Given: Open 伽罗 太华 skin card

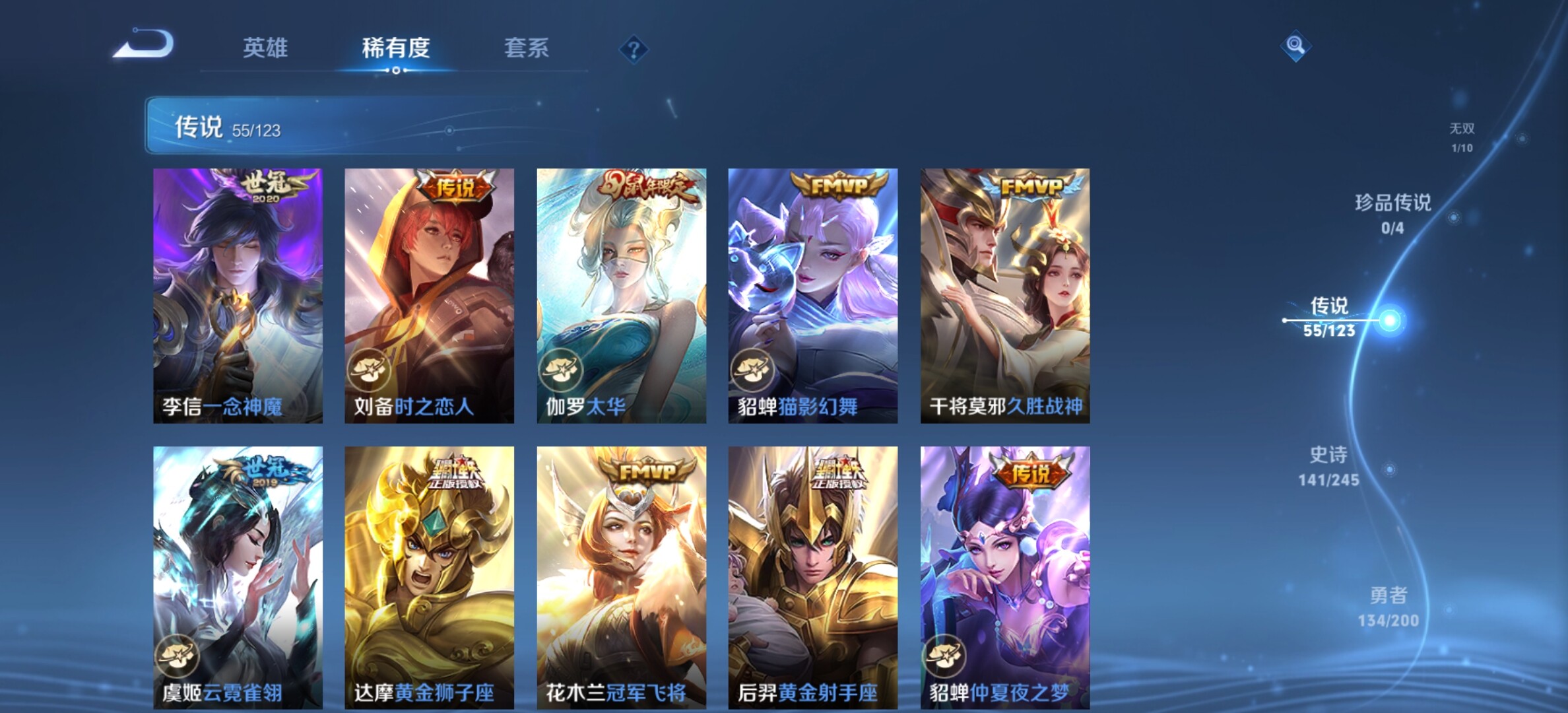Looking at the screenshot, I should pyautogui.click(x=621, y=295).
